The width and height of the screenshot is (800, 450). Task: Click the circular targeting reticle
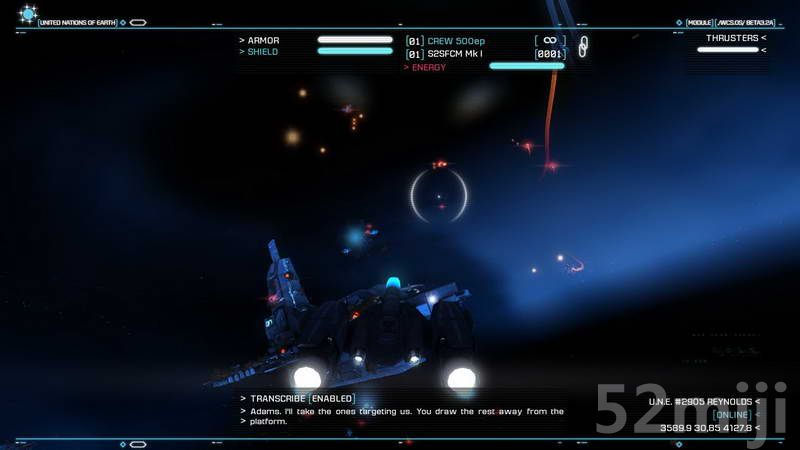[x=439, y=195]
